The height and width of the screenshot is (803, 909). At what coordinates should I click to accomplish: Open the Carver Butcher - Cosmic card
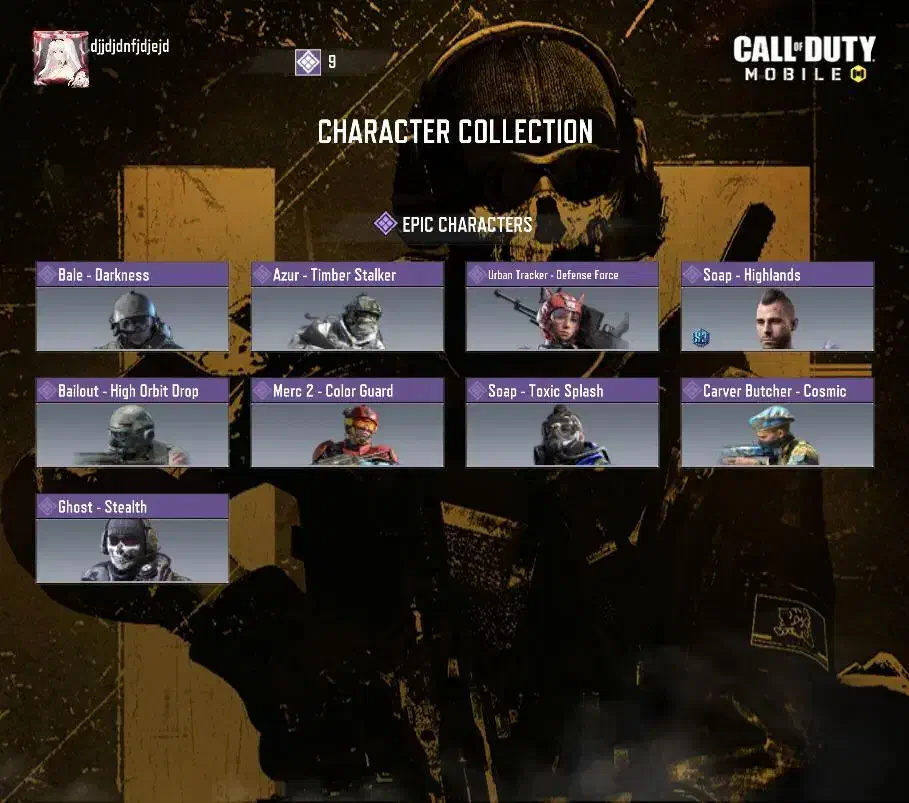[x=777, y=423]
